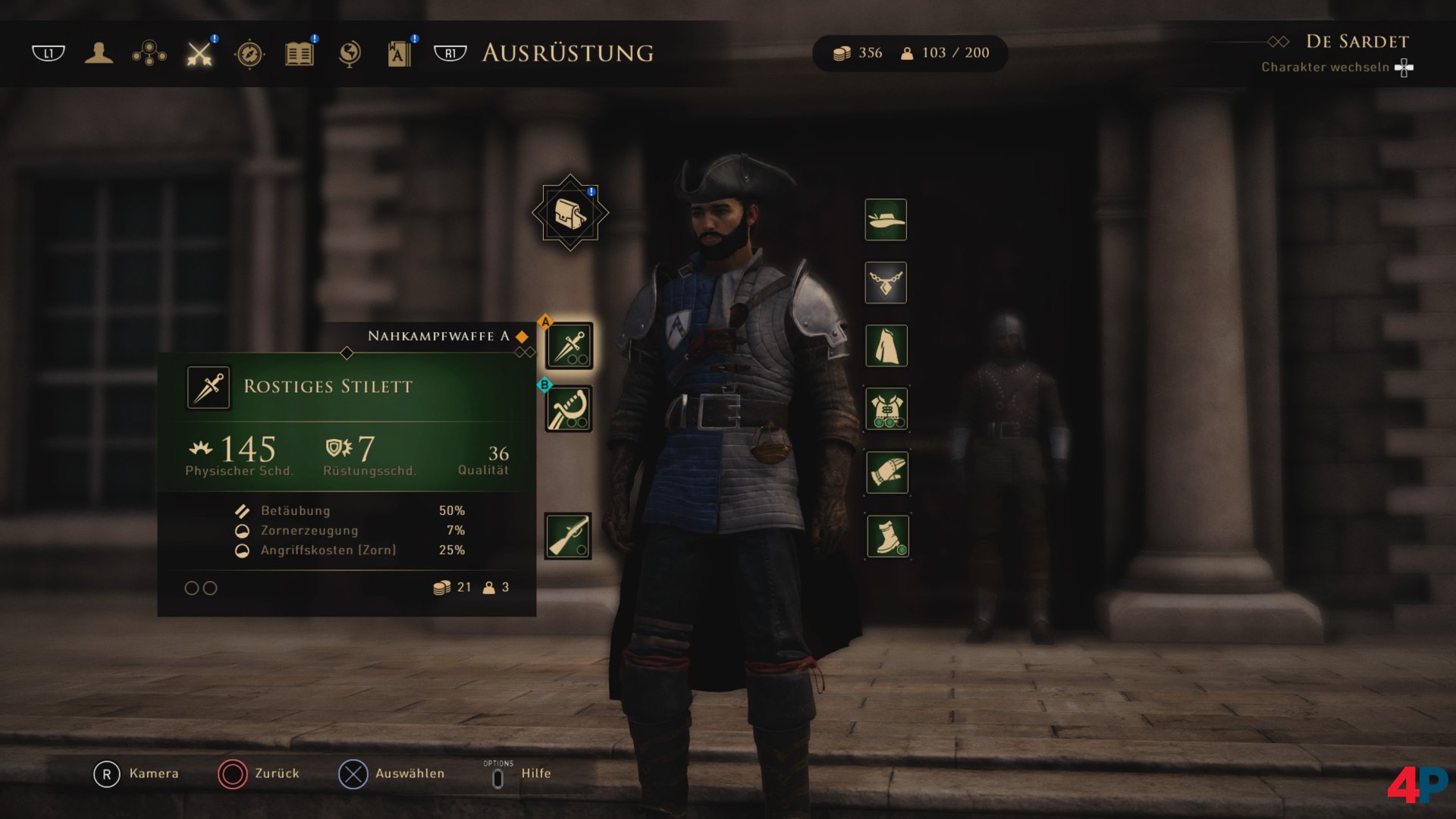Choose the boots equipment slot
The height and width of the screenshot is (819, 1456).
(886, 536)
